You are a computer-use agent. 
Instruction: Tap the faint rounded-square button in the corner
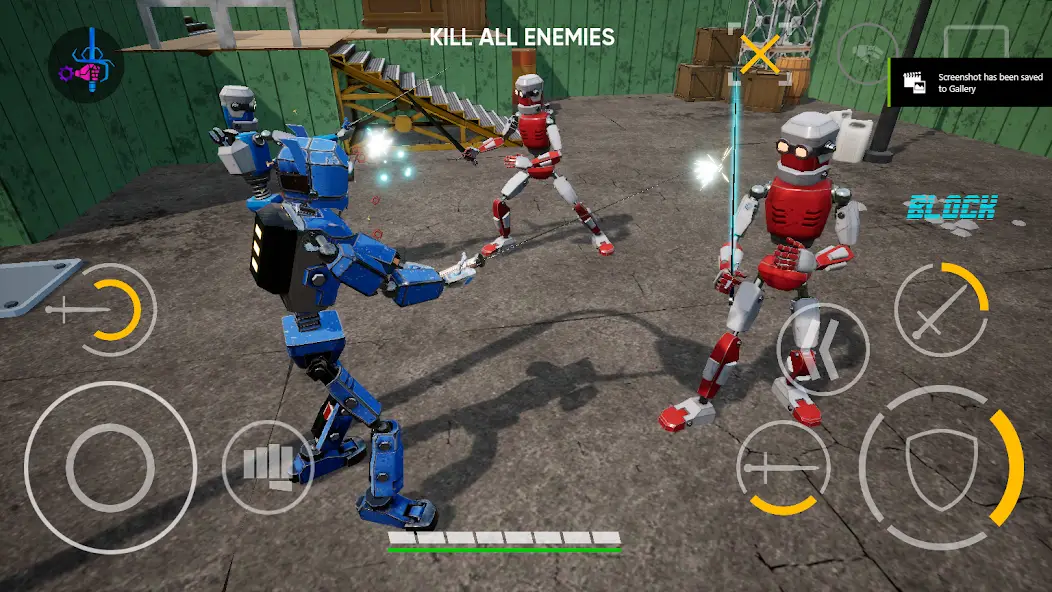[x=975, y=45]
